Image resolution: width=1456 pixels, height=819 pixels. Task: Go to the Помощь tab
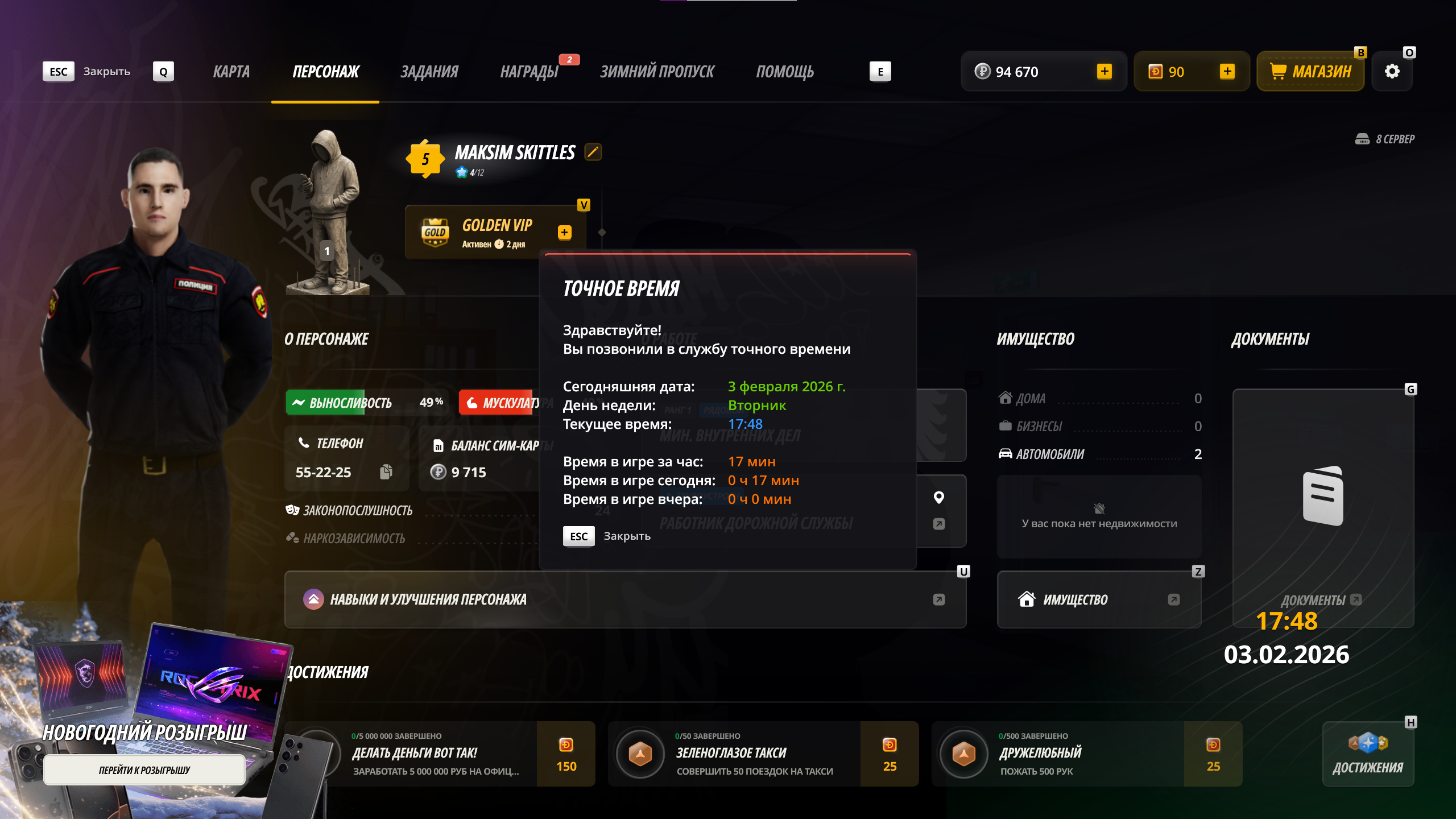click(x=785, y=72)
